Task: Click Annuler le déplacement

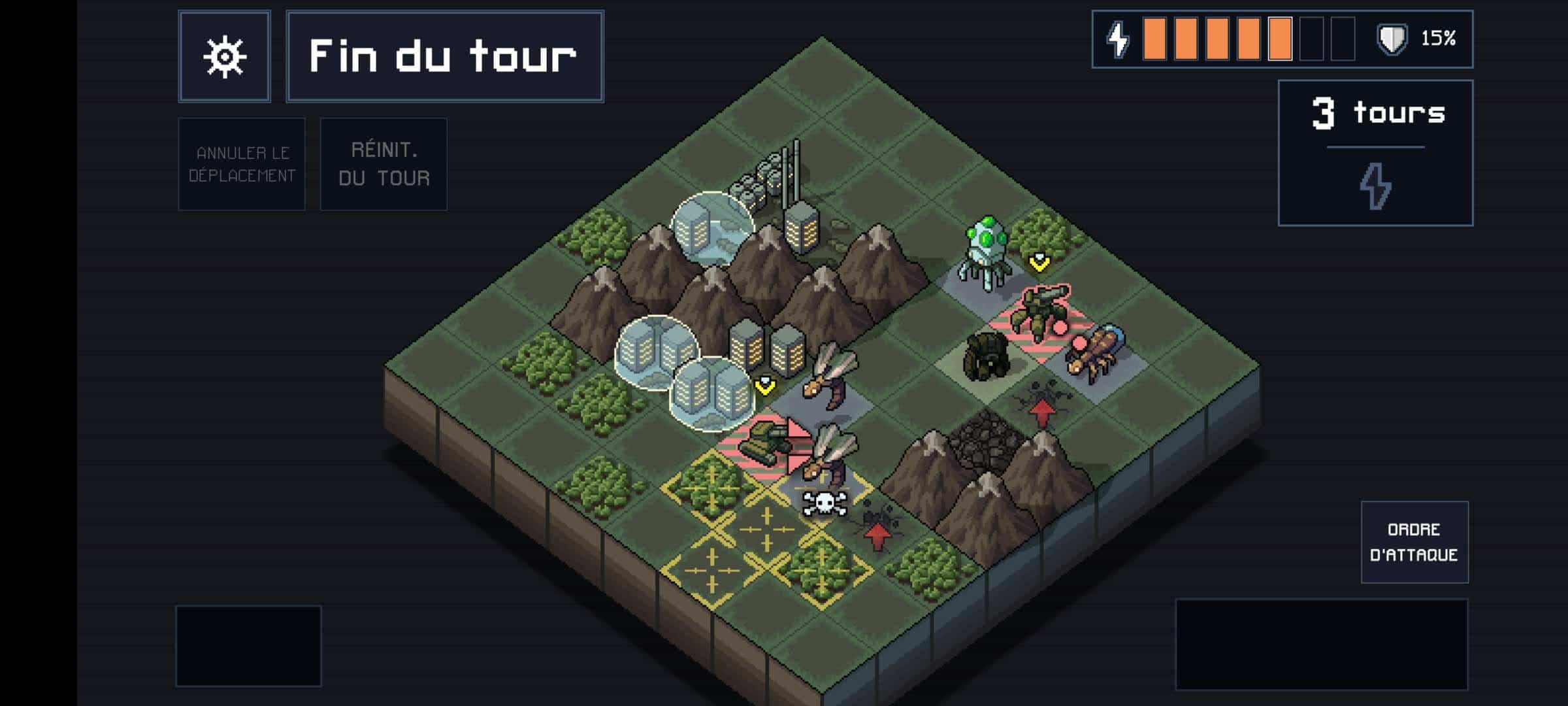Action: pos(241,163)
